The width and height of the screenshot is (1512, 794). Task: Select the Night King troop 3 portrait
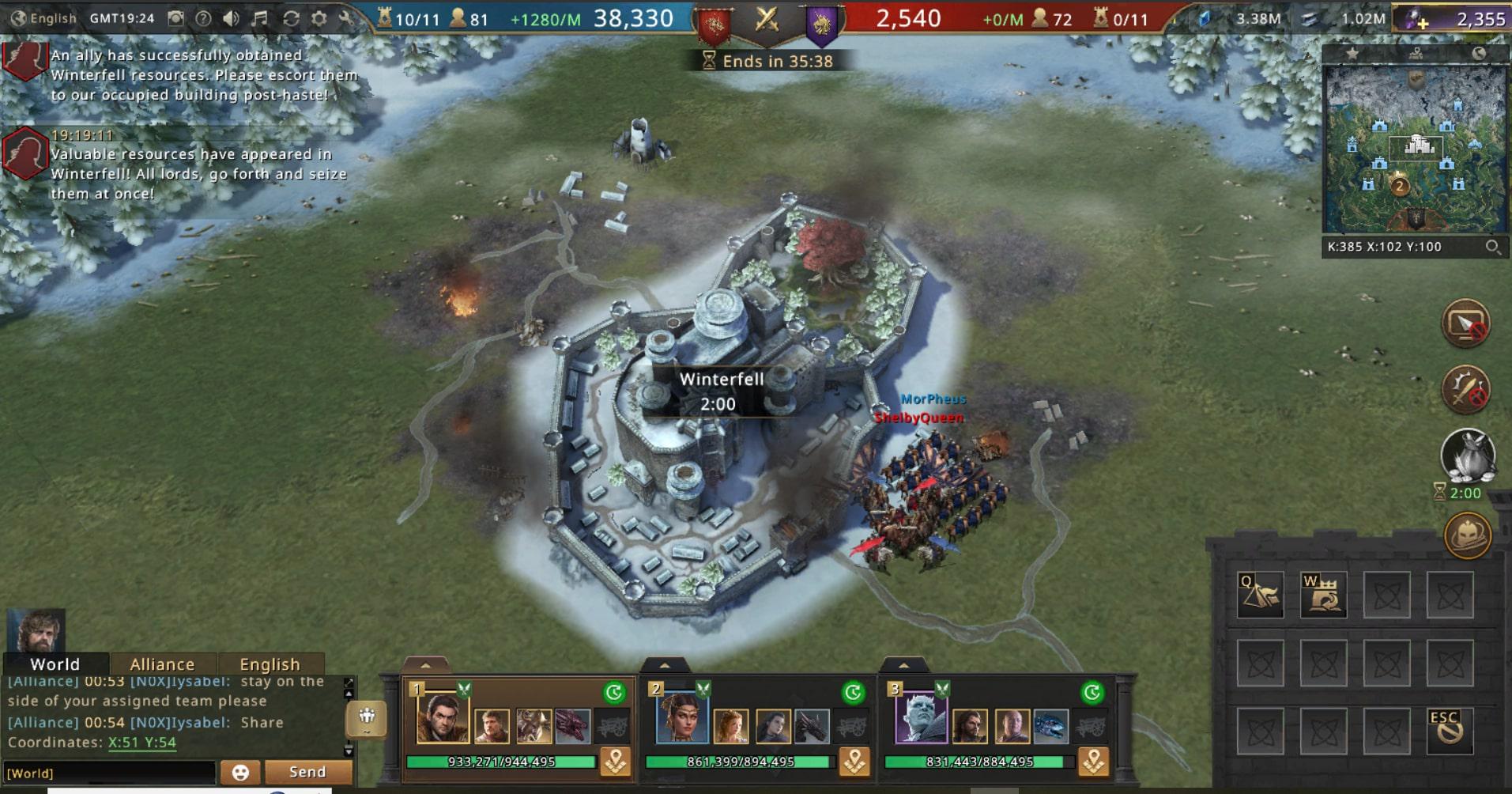coord(920,718)
